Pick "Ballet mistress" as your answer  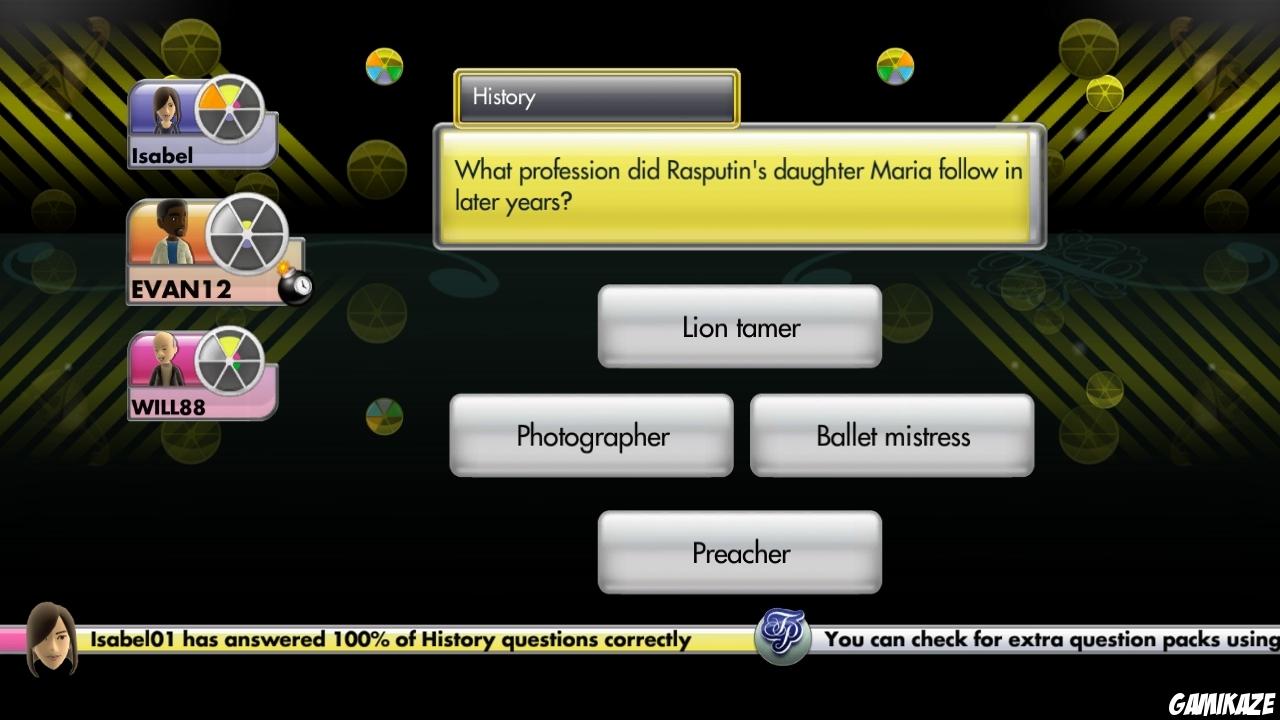point(891,435)
